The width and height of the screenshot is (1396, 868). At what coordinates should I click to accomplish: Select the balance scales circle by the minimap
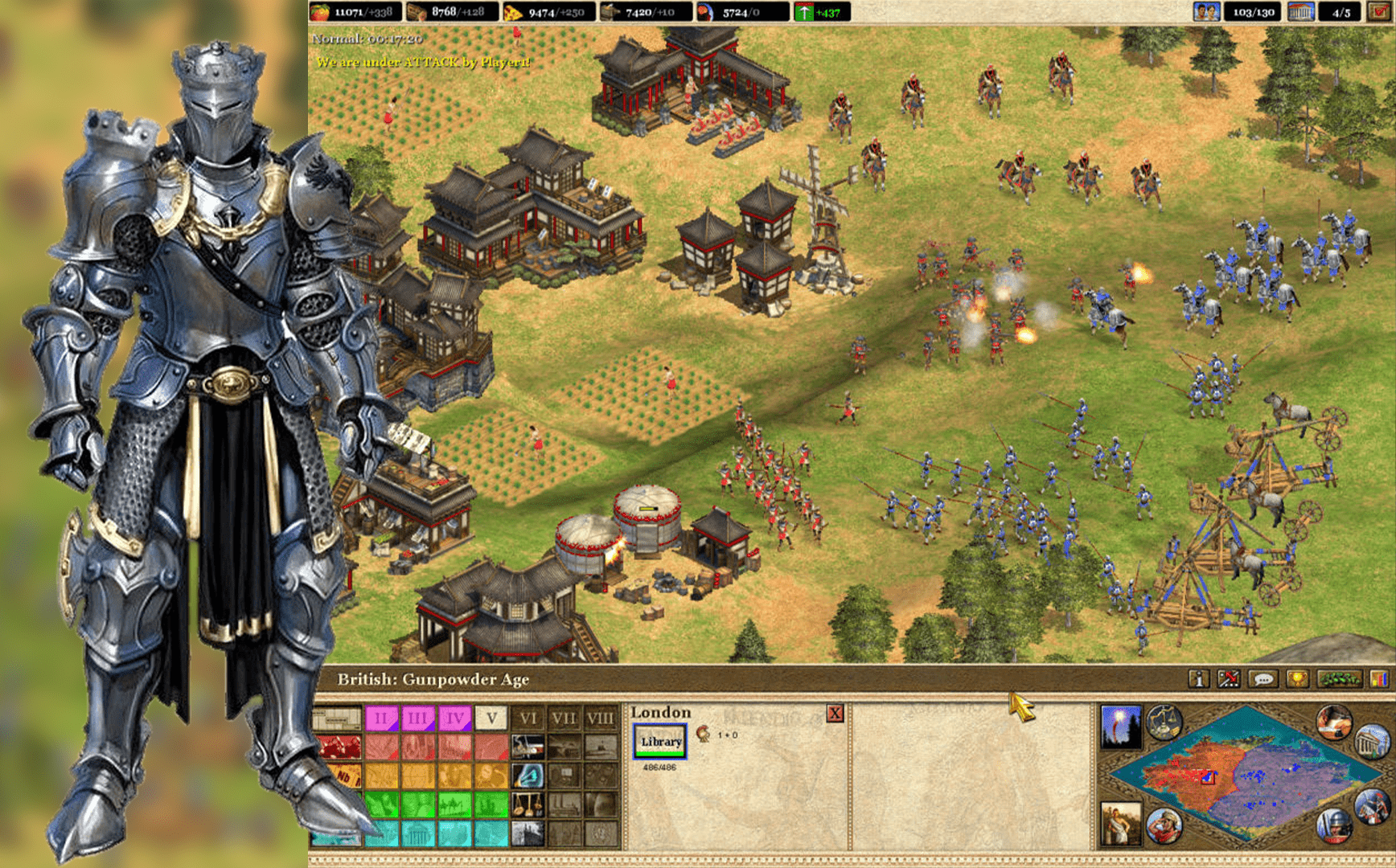point(1164,722)
